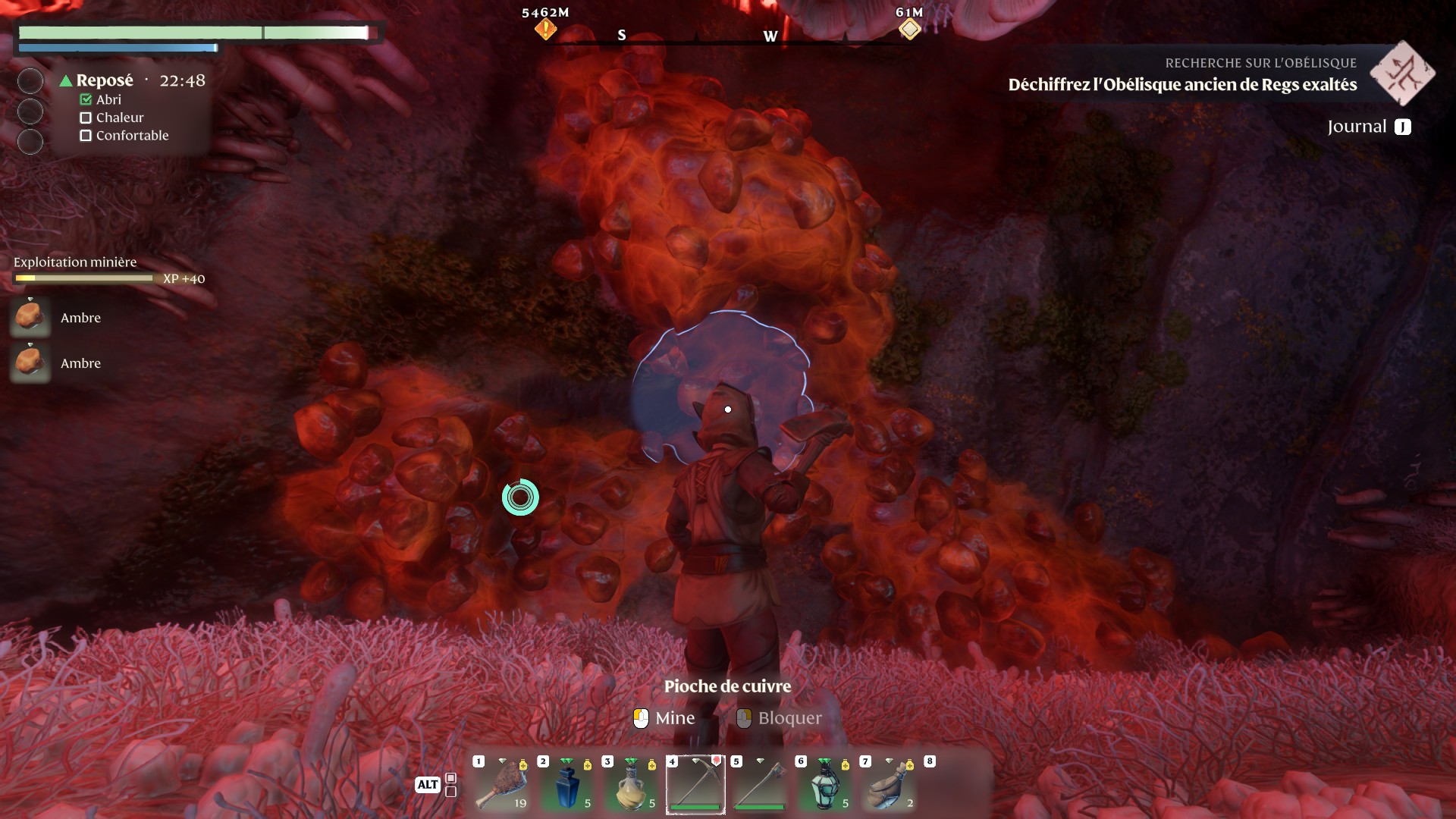Select the copper pickaxe hotbar slot

pyautogui.click(x=695, y=786)
